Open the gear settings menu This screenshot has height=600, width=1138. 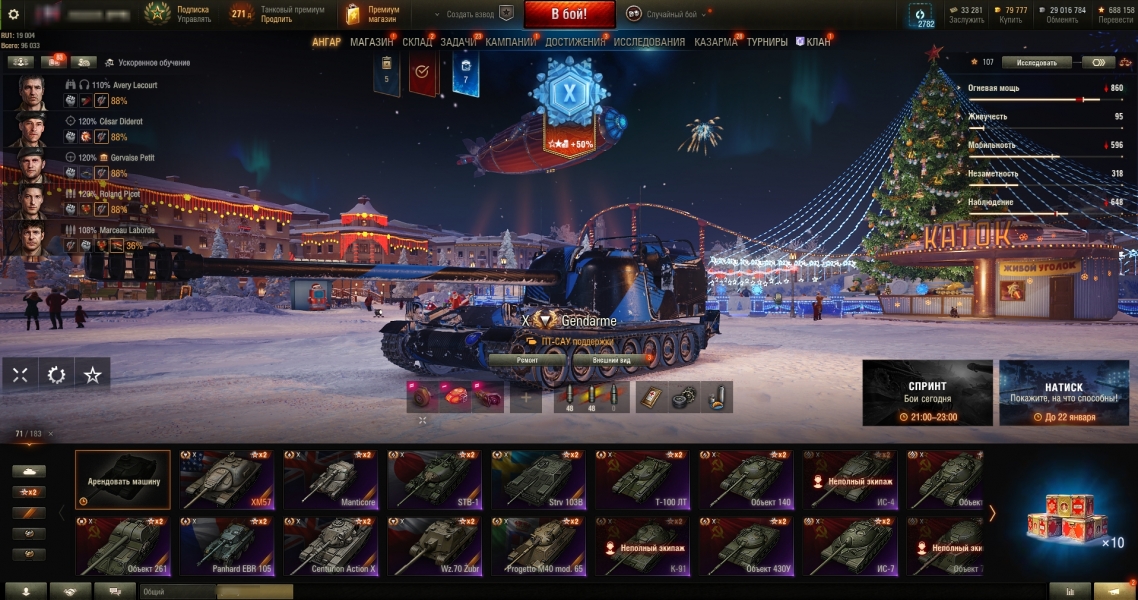pos(14,14)
